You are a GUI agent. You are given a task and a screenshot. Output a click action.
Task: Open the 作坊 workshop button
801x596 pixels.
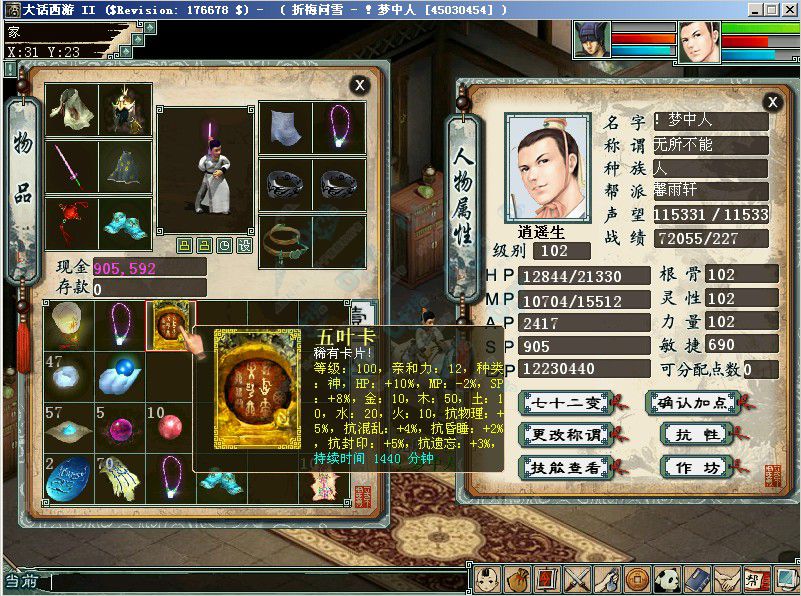pos(693,467)
